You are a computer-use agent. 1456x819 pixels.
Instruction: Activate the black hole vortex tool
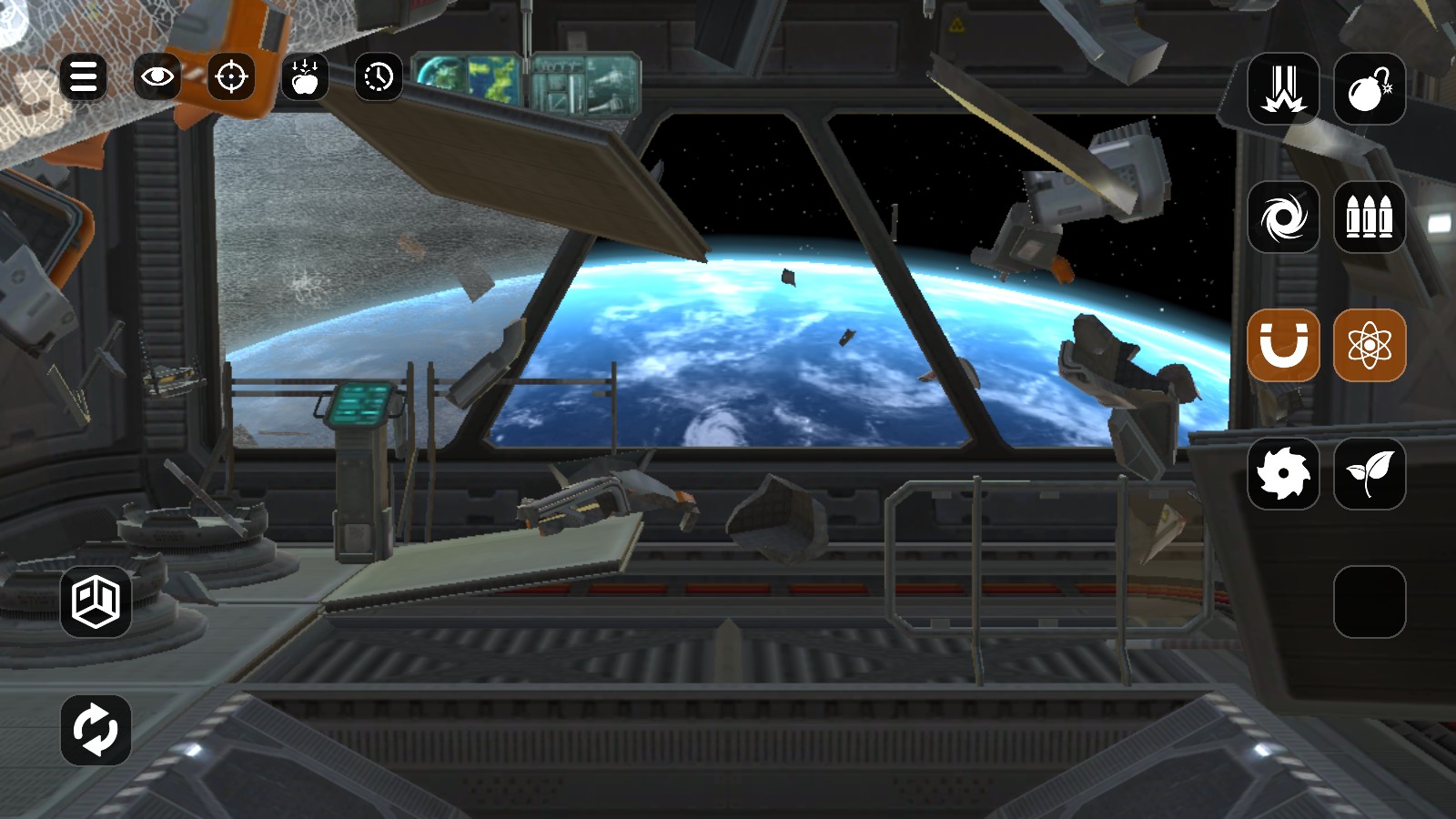click(x=1283, y=217)
